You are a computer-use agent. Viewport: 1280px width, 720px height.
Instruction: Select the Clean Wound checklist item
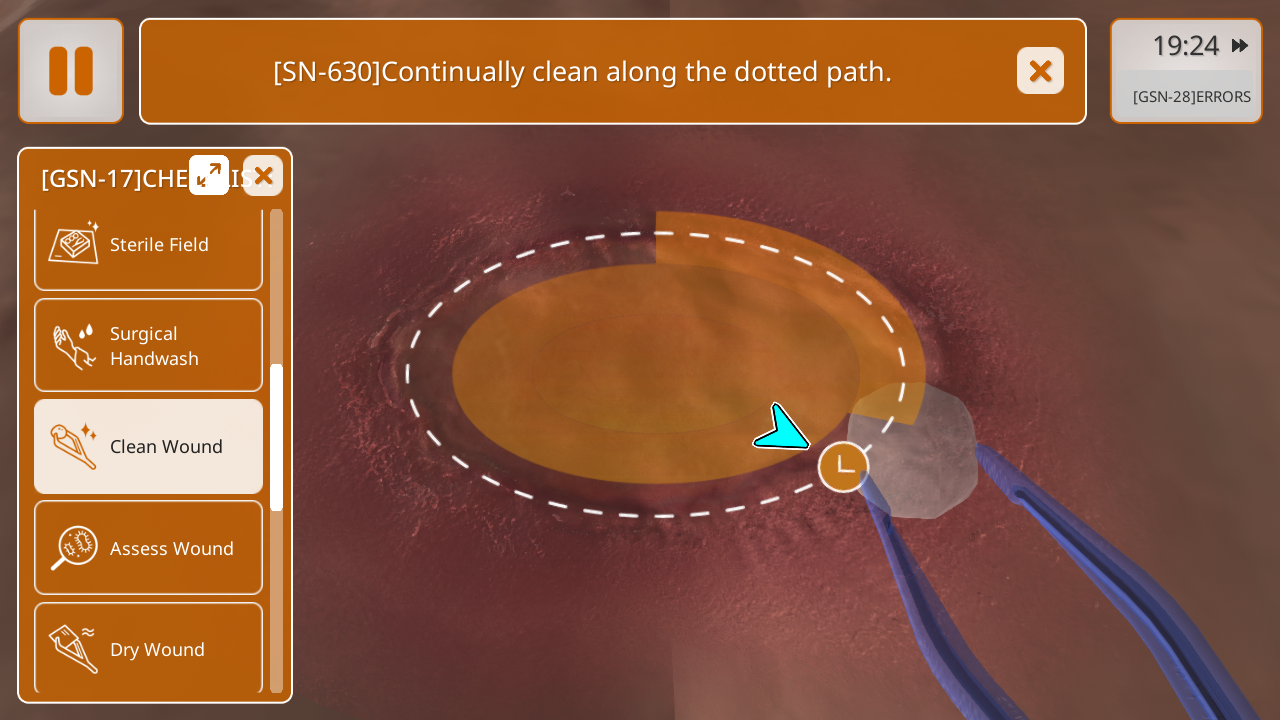point(148,447)
